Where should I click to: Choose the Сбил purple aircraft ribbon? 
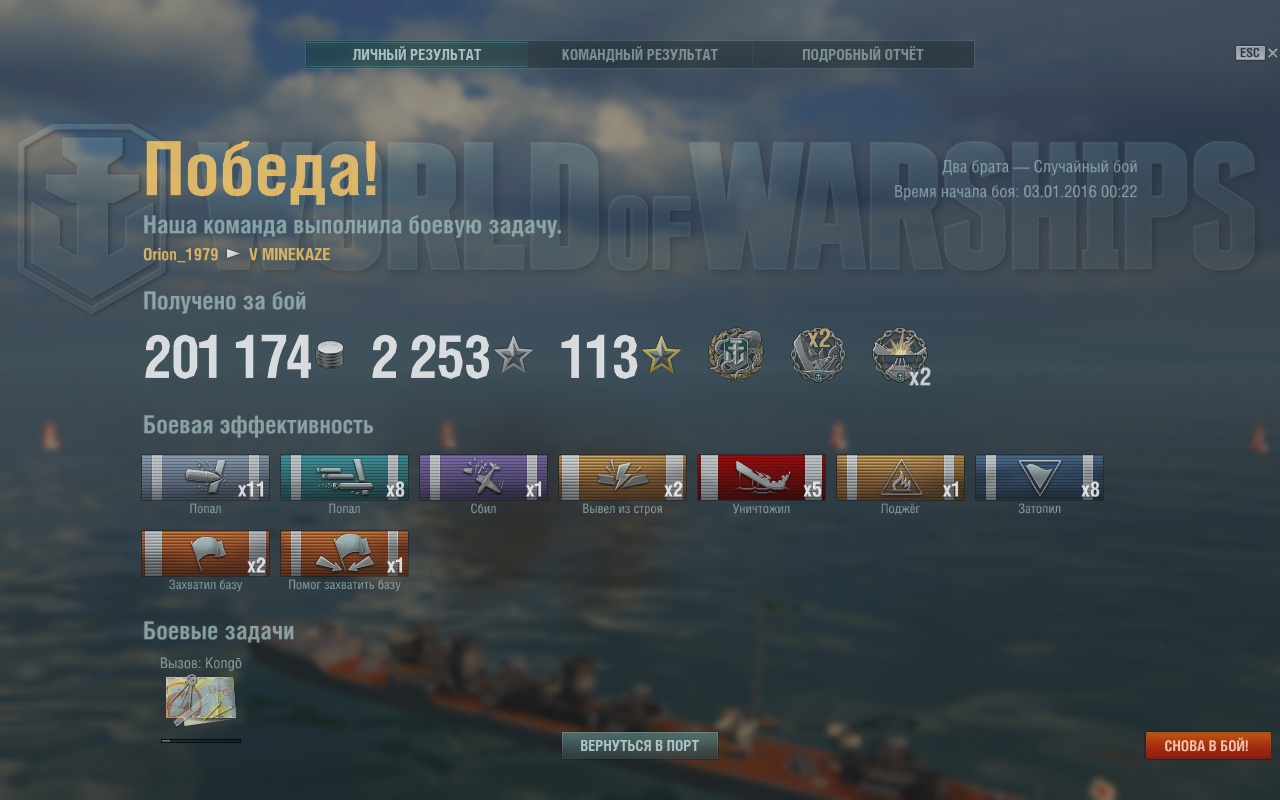483,477
